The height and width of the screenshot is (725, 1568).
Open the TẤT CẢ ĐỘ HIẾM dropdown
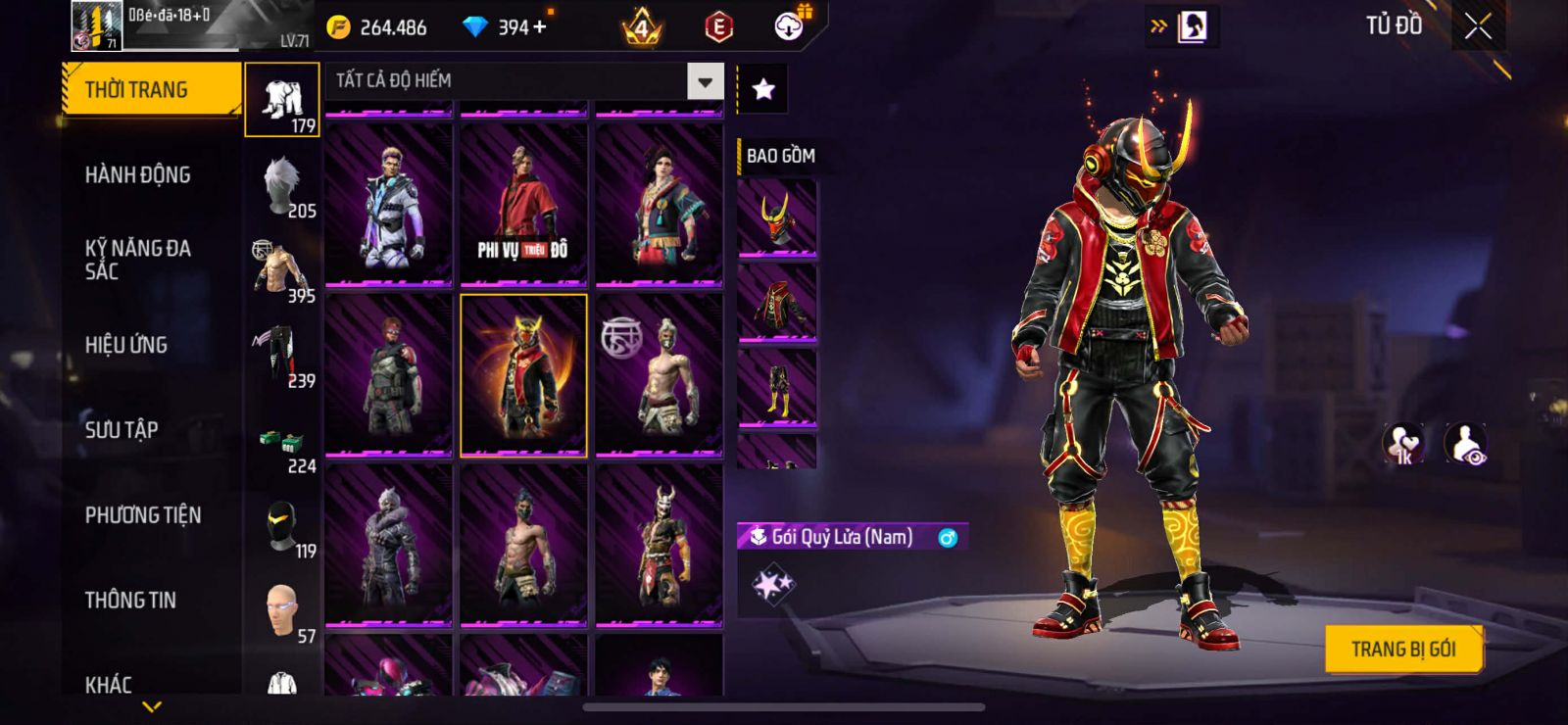tap(525, 81)
